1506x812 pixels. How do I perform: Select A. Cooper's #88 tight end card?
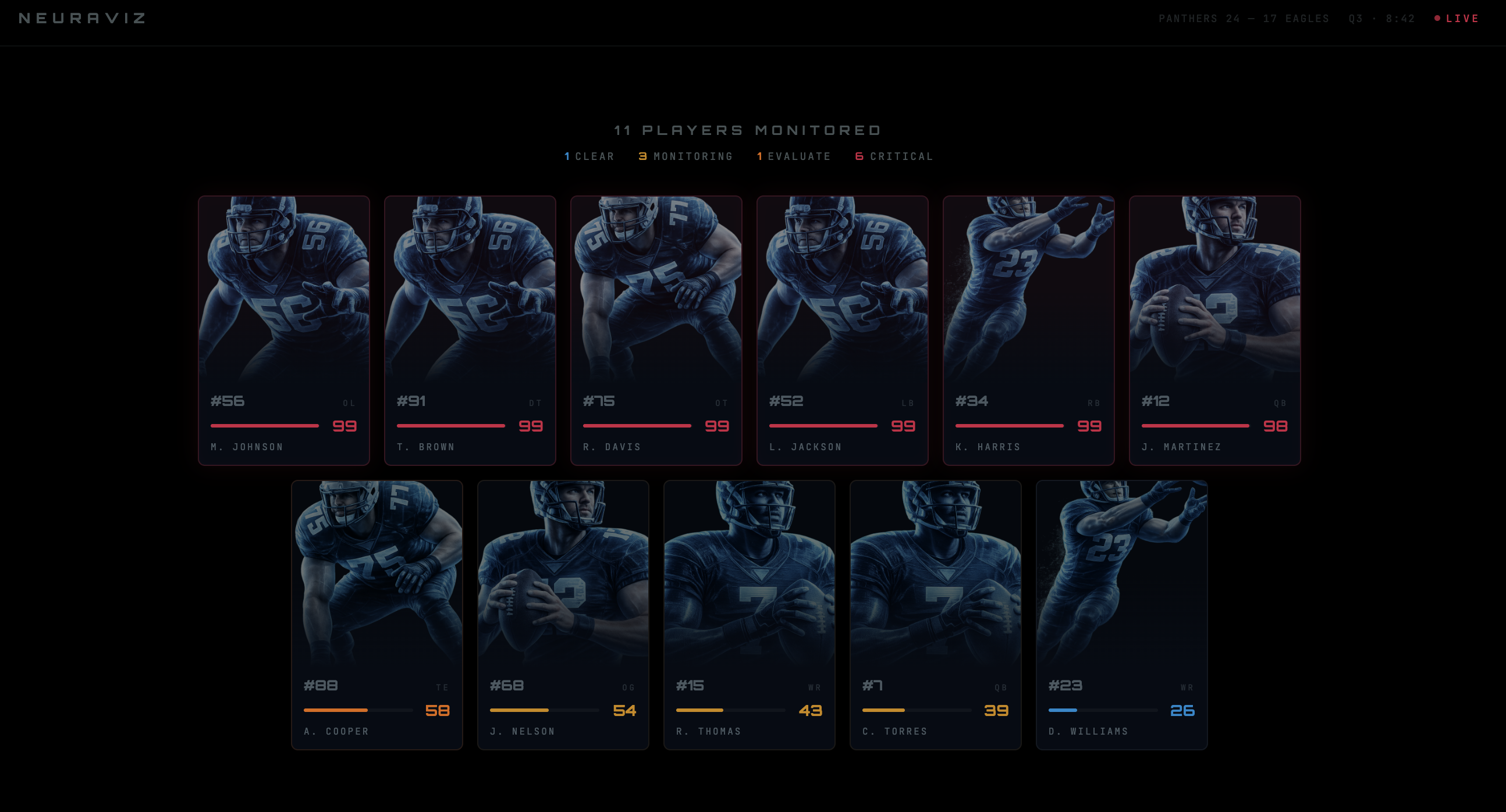tap(376, 615)
